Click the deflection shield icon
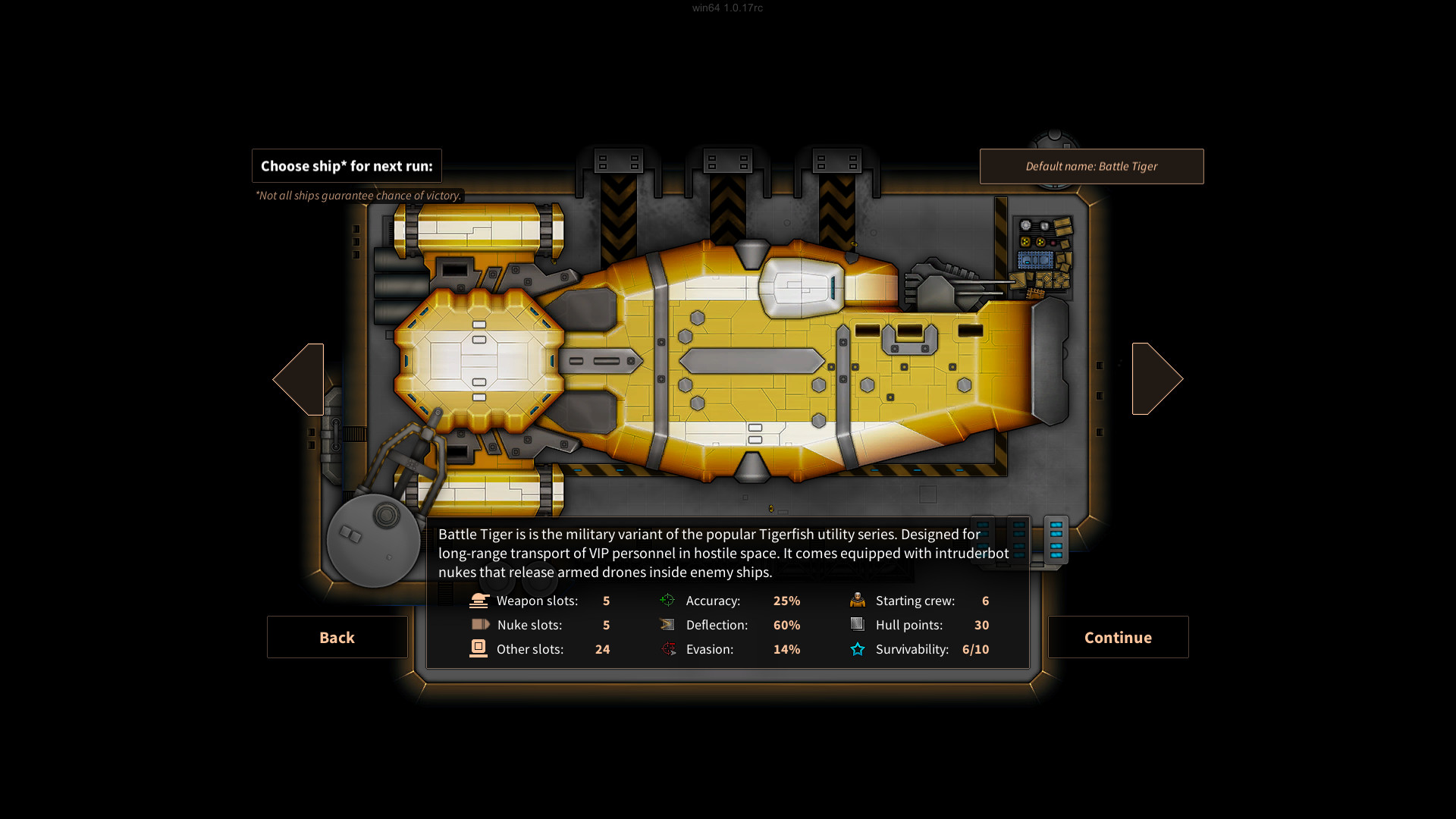The image size is (1456, 819). [668, 624]
